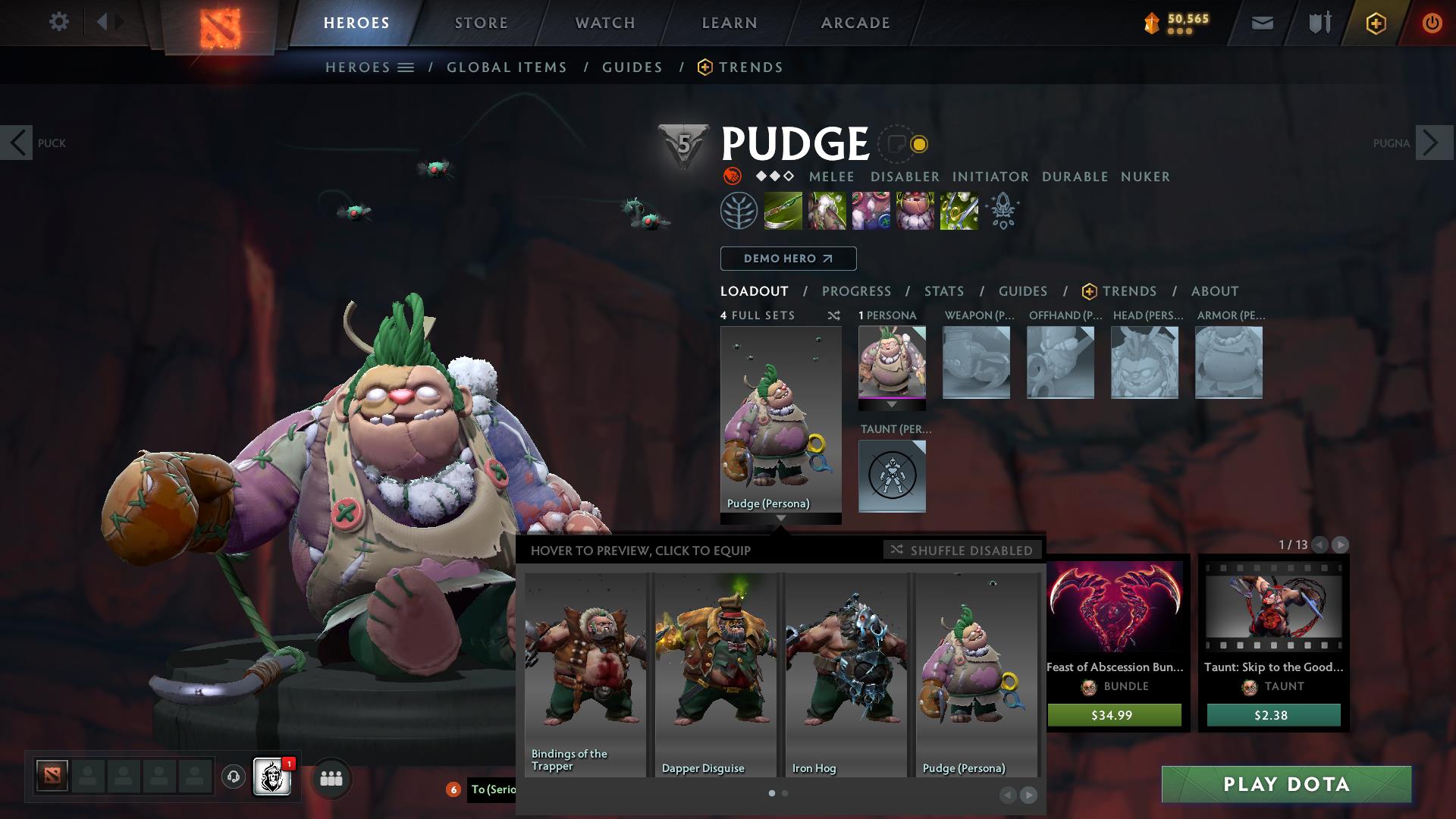Open the settings gear icon
1456x819 pixels.
tap(58, 22)
